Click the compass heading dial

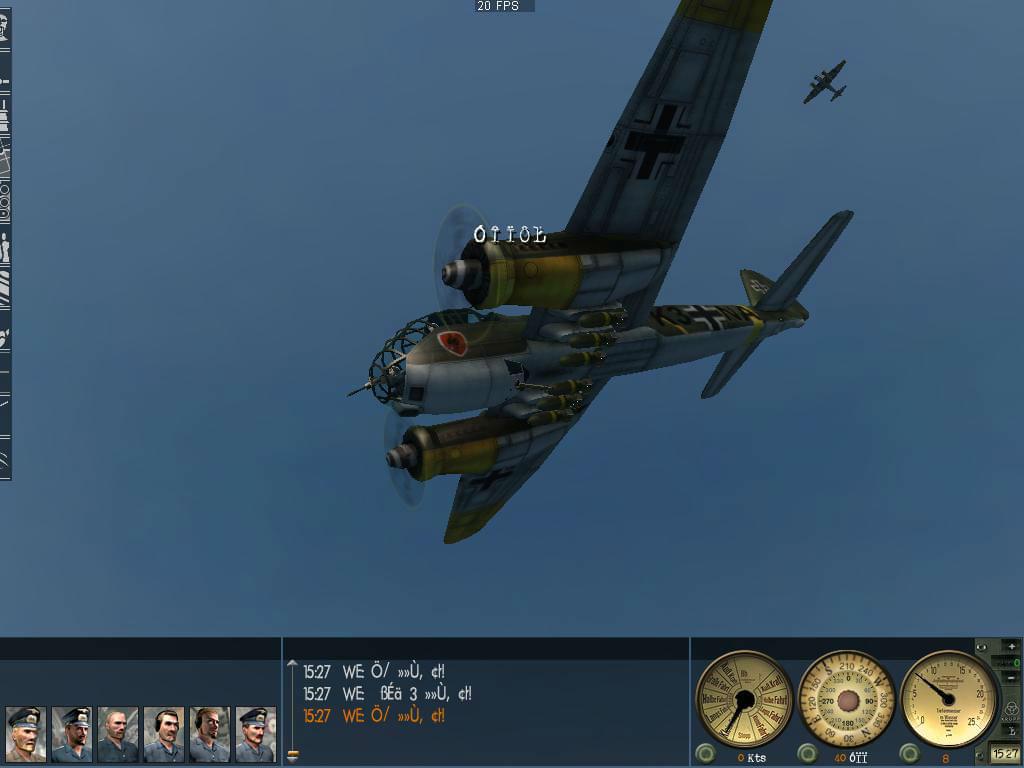[x=848, y=698]
